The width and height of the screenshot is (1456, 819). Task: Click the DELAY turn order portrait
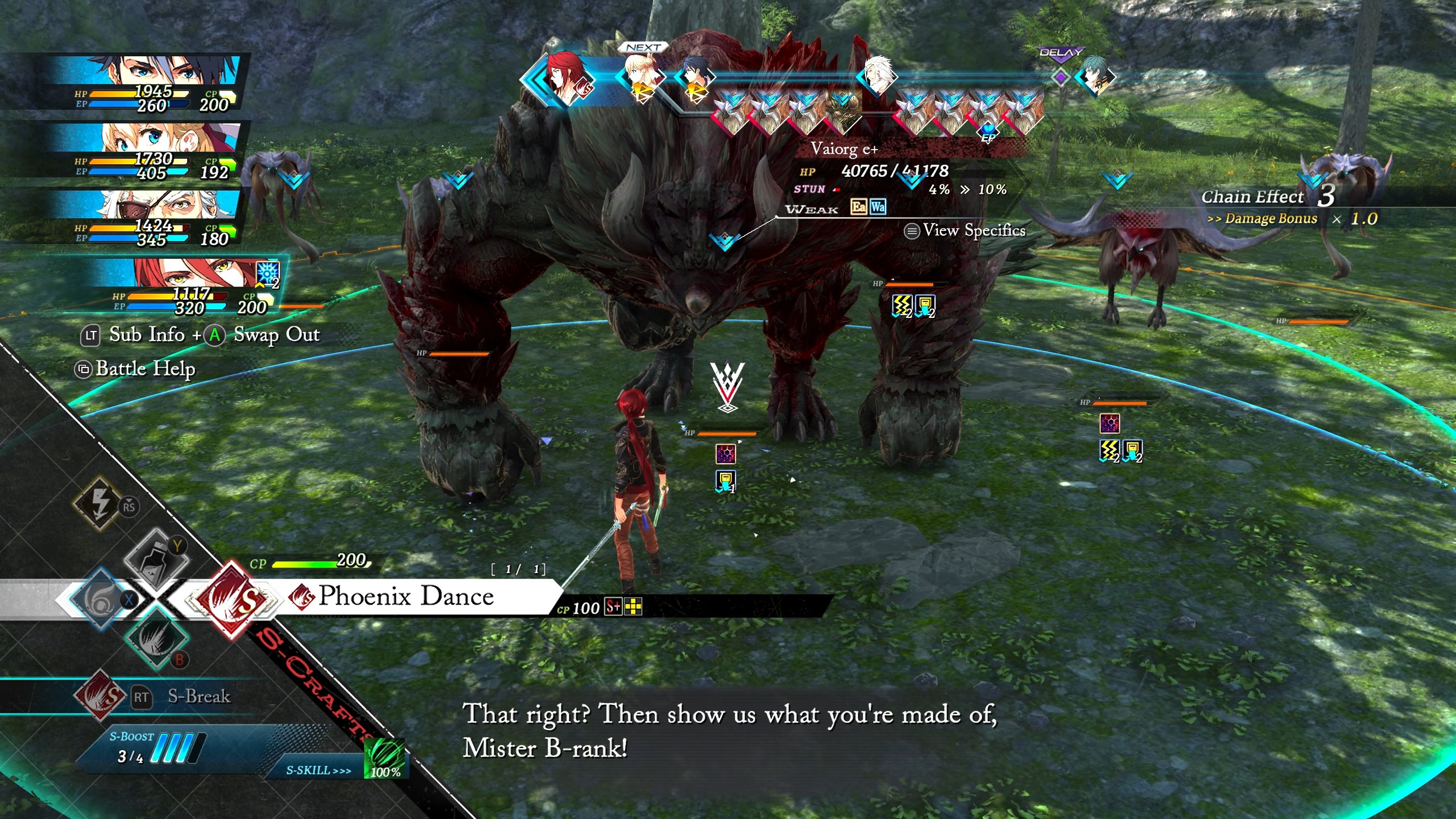point(1093,76)
